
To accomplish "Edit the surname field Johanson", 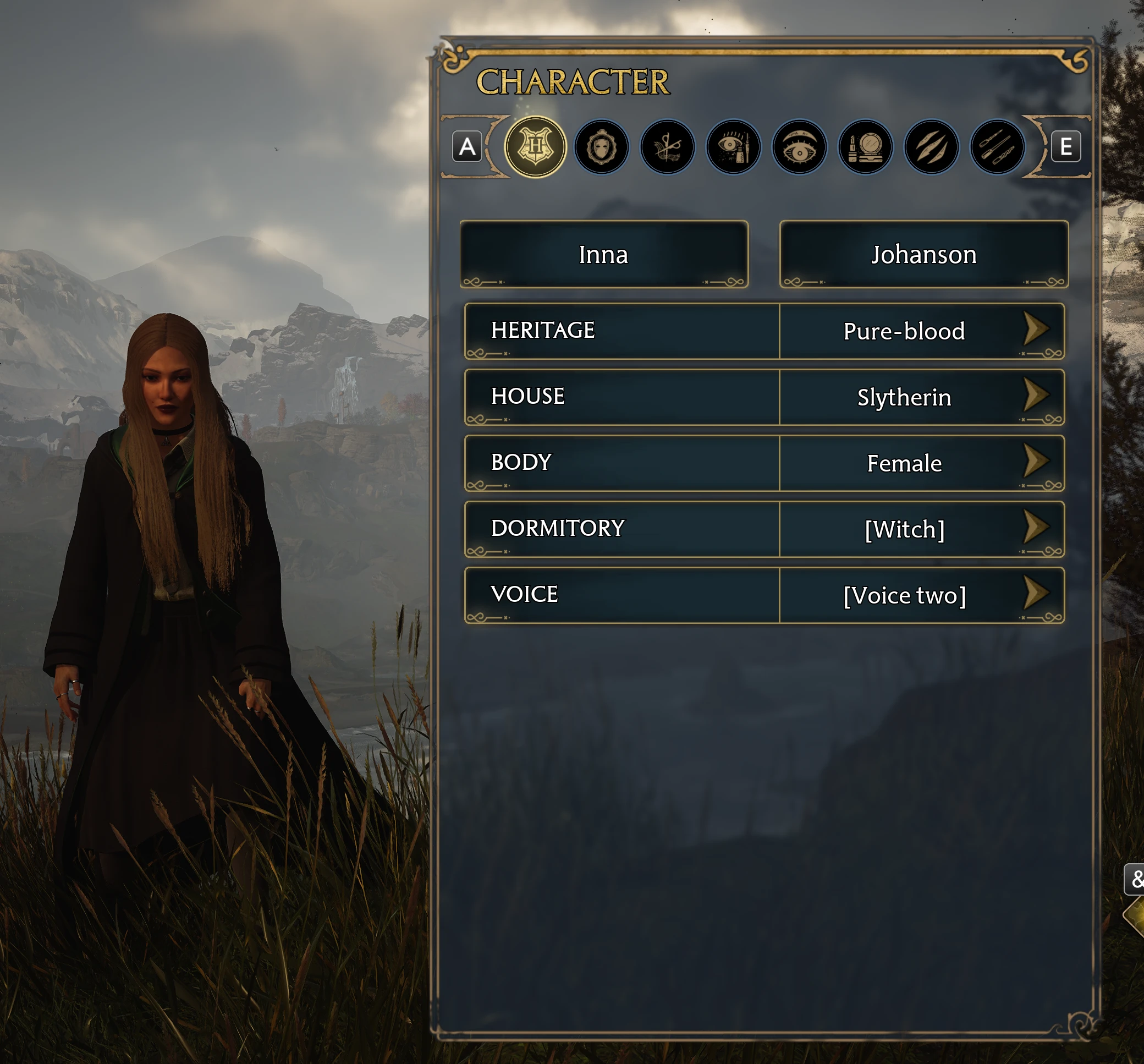I will click(923, 255).
